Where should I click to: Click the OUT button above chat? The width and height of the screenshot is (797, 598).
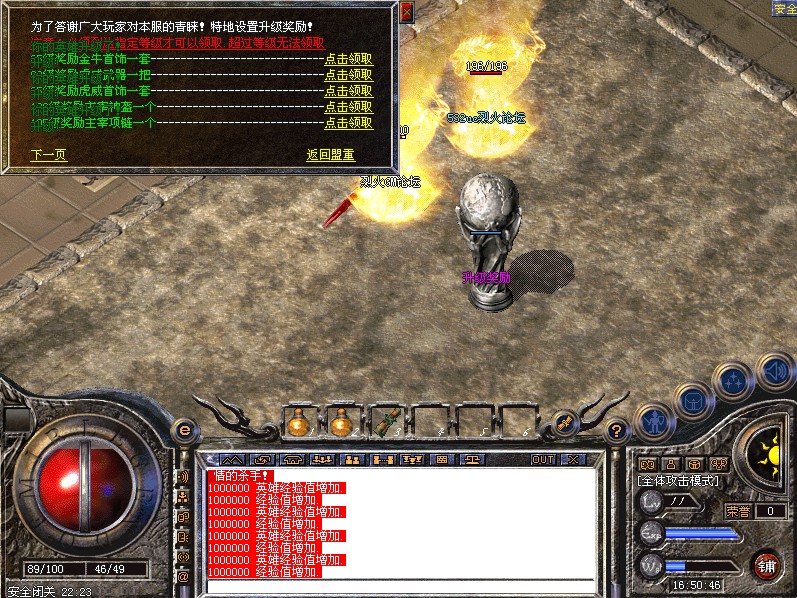tap(542, 460)
